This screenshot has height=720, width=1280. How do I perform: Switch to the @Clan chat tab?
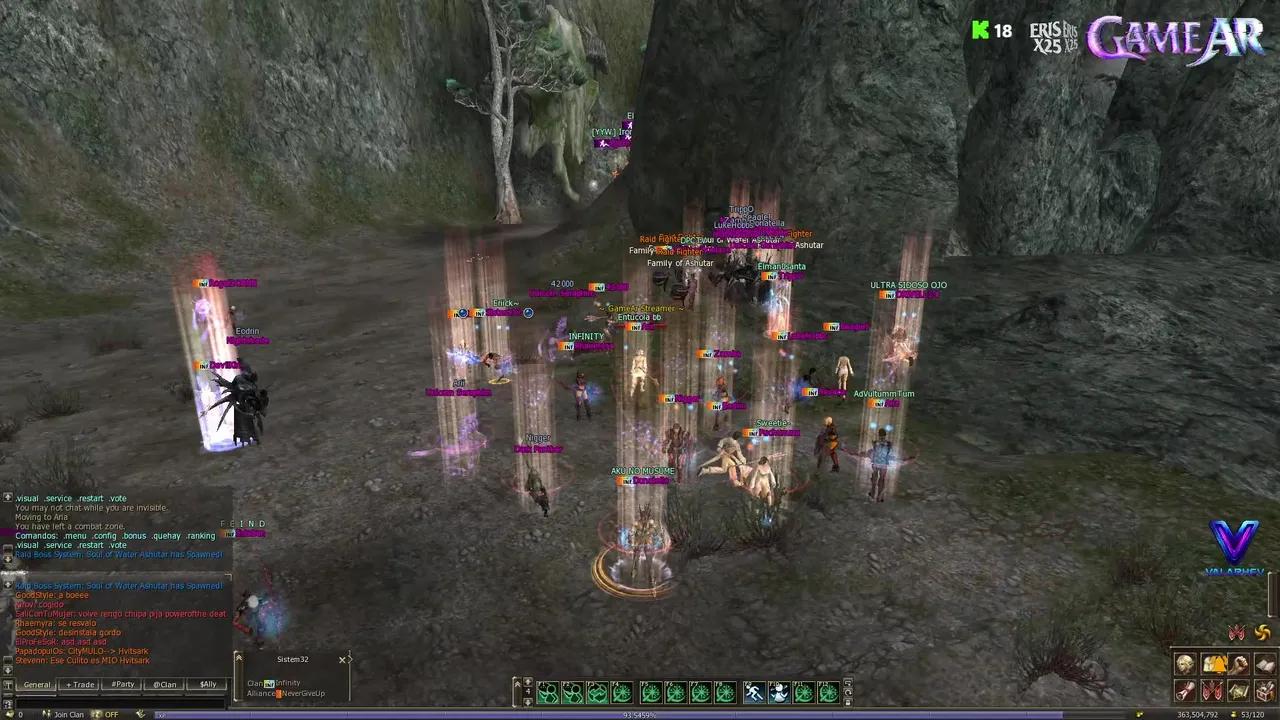click(x=165, y=685)
